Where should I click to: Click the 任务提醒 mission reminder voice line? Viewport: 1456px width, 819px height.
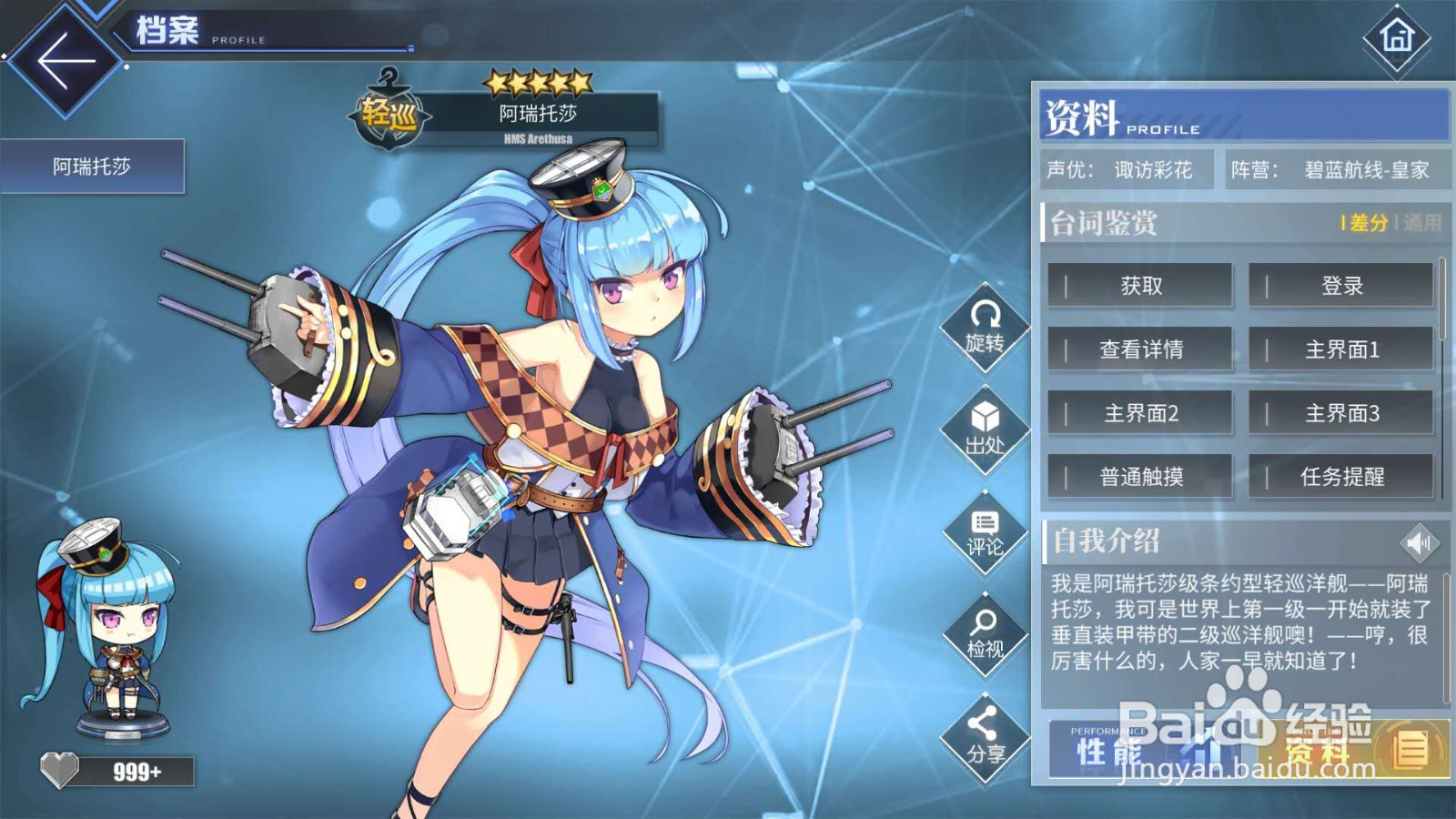1340,476
